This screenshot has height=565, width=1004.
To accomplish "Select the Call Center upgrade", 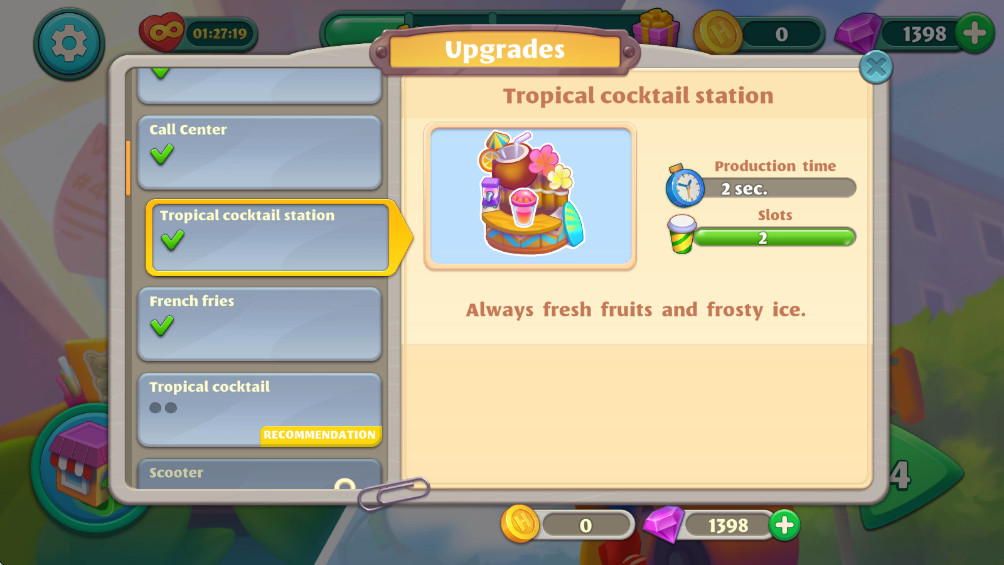I will [259, 152].
